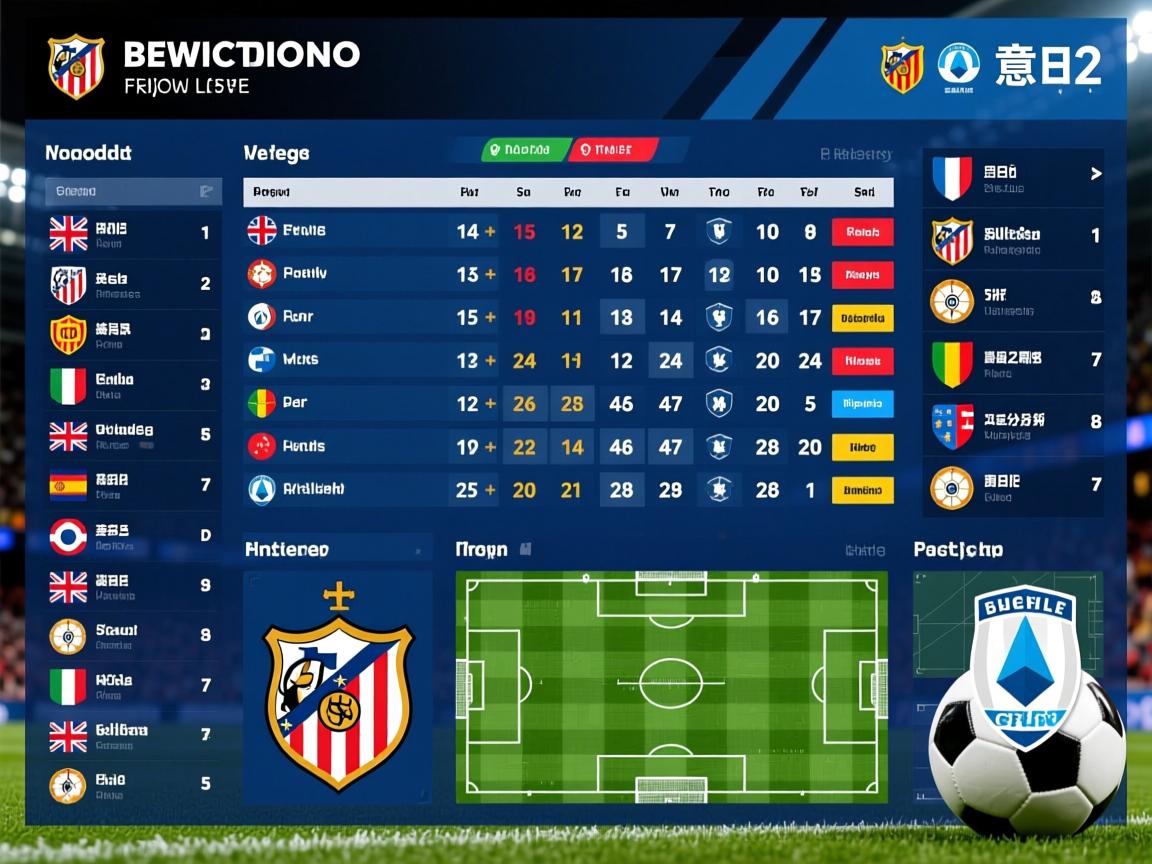This screenshot has width=1152, height=864.
Task: Switch to the red tab above the table
Action: (613, 150)
